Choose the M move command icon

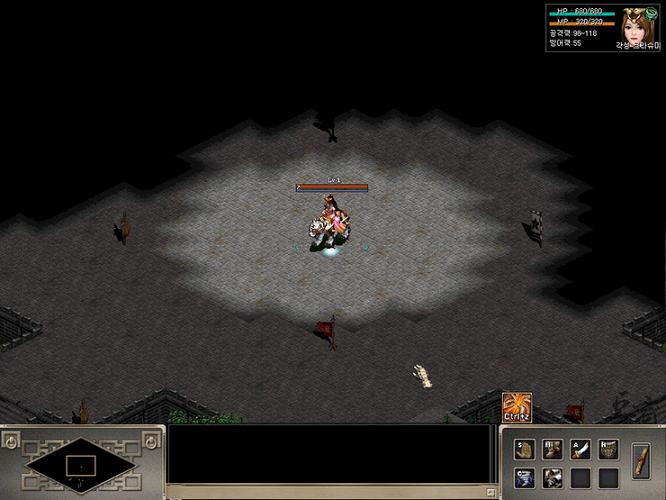[553, 449]
